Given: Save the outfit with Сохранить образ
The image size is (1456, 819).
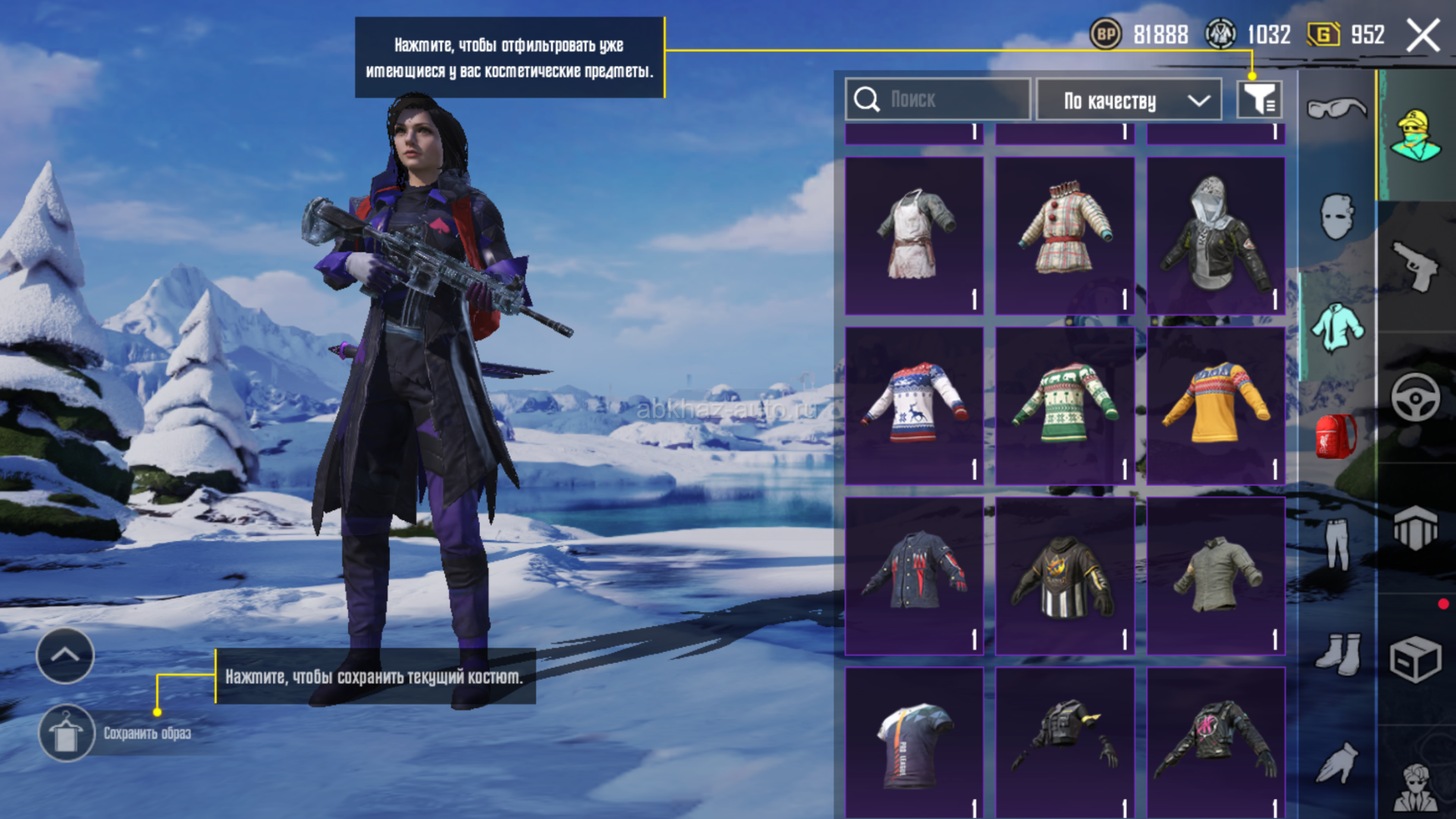Looking at the screenshot, I should point(67,733).
